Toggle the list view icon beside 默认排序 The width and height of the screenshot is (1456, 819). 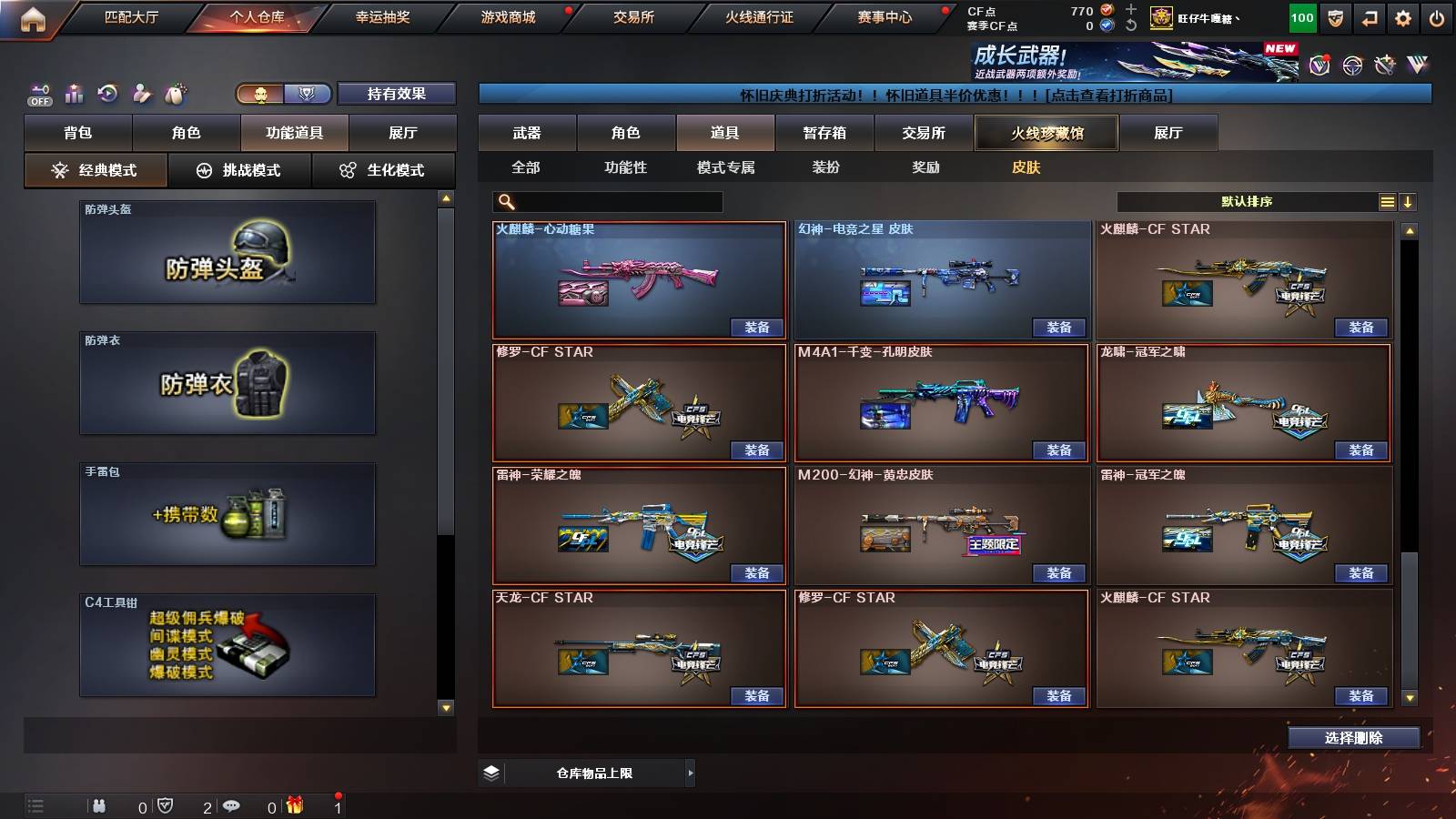(1387, 201)
